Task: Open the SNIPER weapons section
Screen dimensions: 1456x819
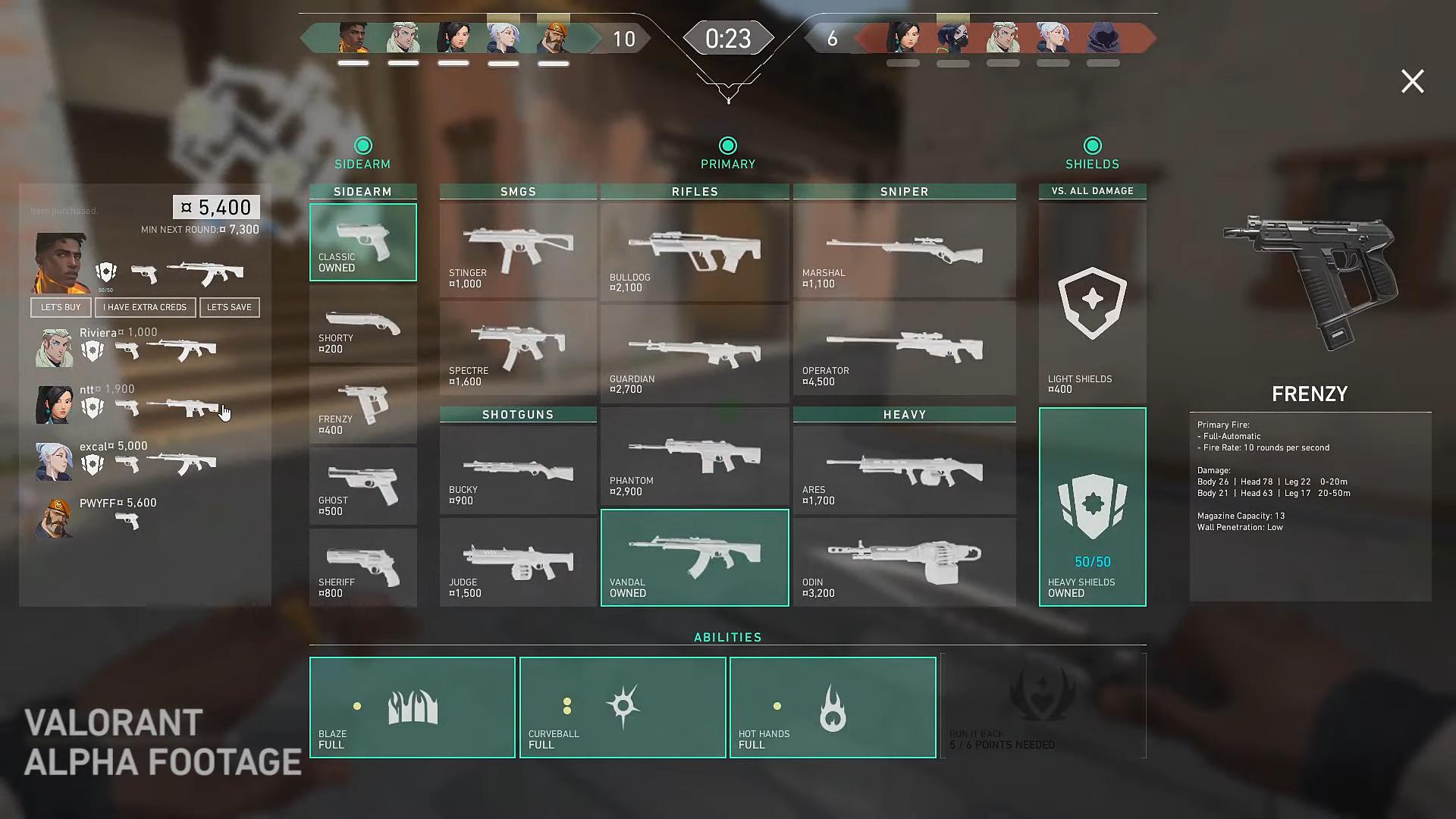Action: tap(904, 191)
